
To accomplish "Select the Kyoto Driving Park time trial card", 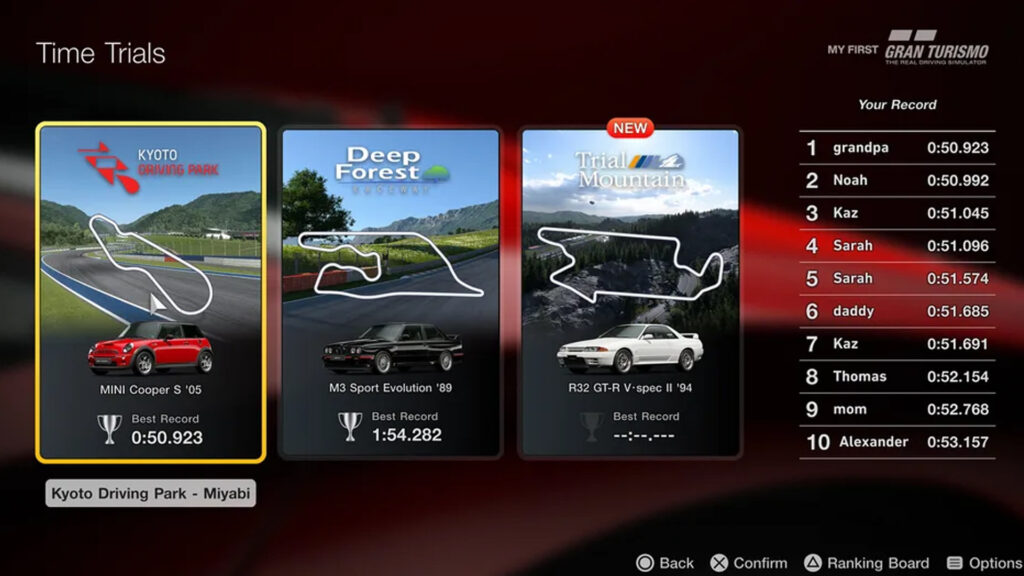I will point(151,292).
